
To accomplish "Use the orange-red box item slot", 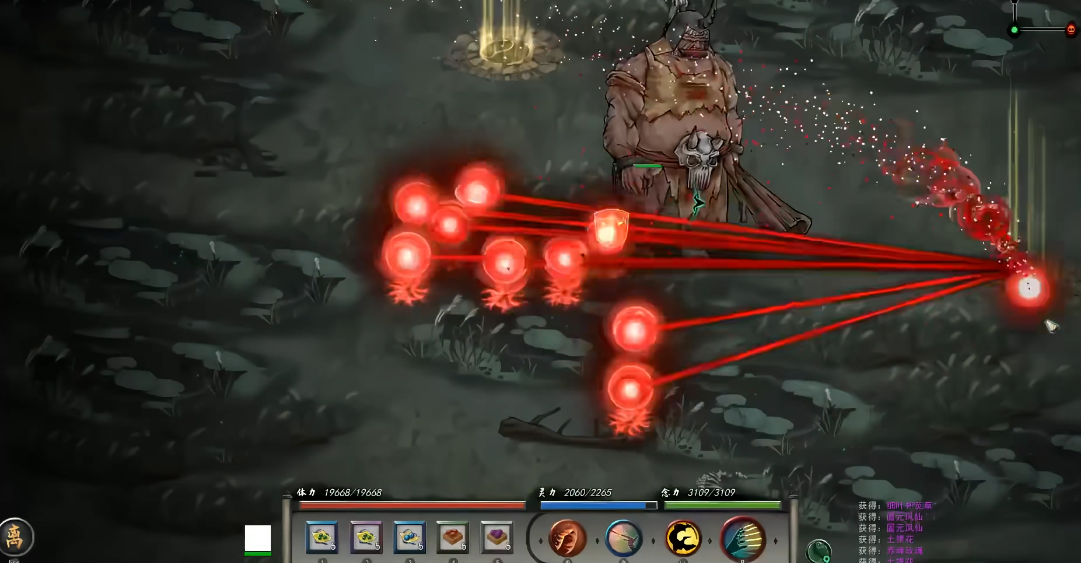I will coord(454,538).
